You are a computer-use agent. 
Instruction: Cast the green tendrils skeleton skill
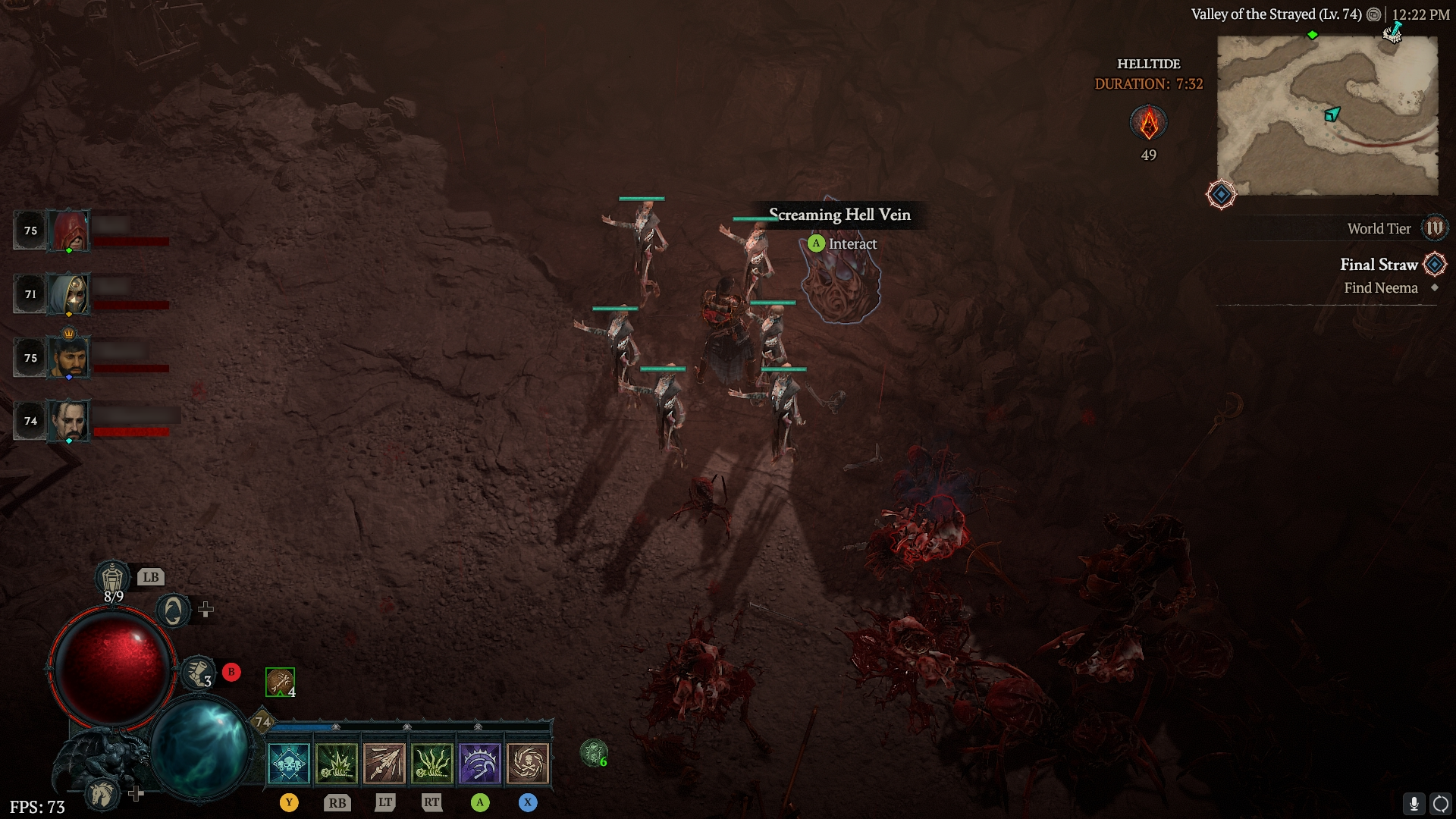(432, 763)
